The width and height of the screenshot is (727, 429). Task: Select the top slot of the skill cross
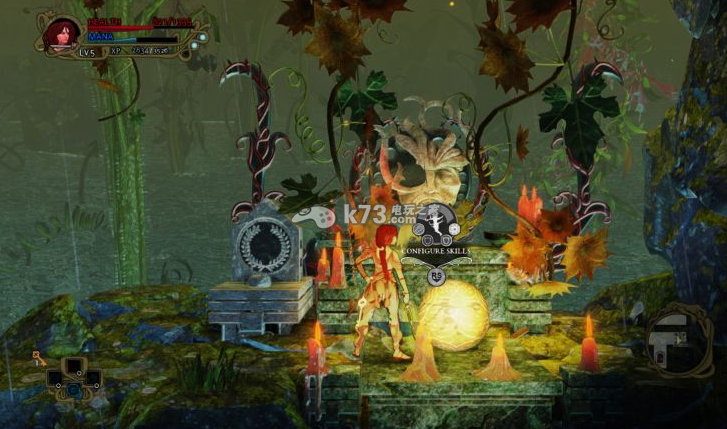click(75, 363)
